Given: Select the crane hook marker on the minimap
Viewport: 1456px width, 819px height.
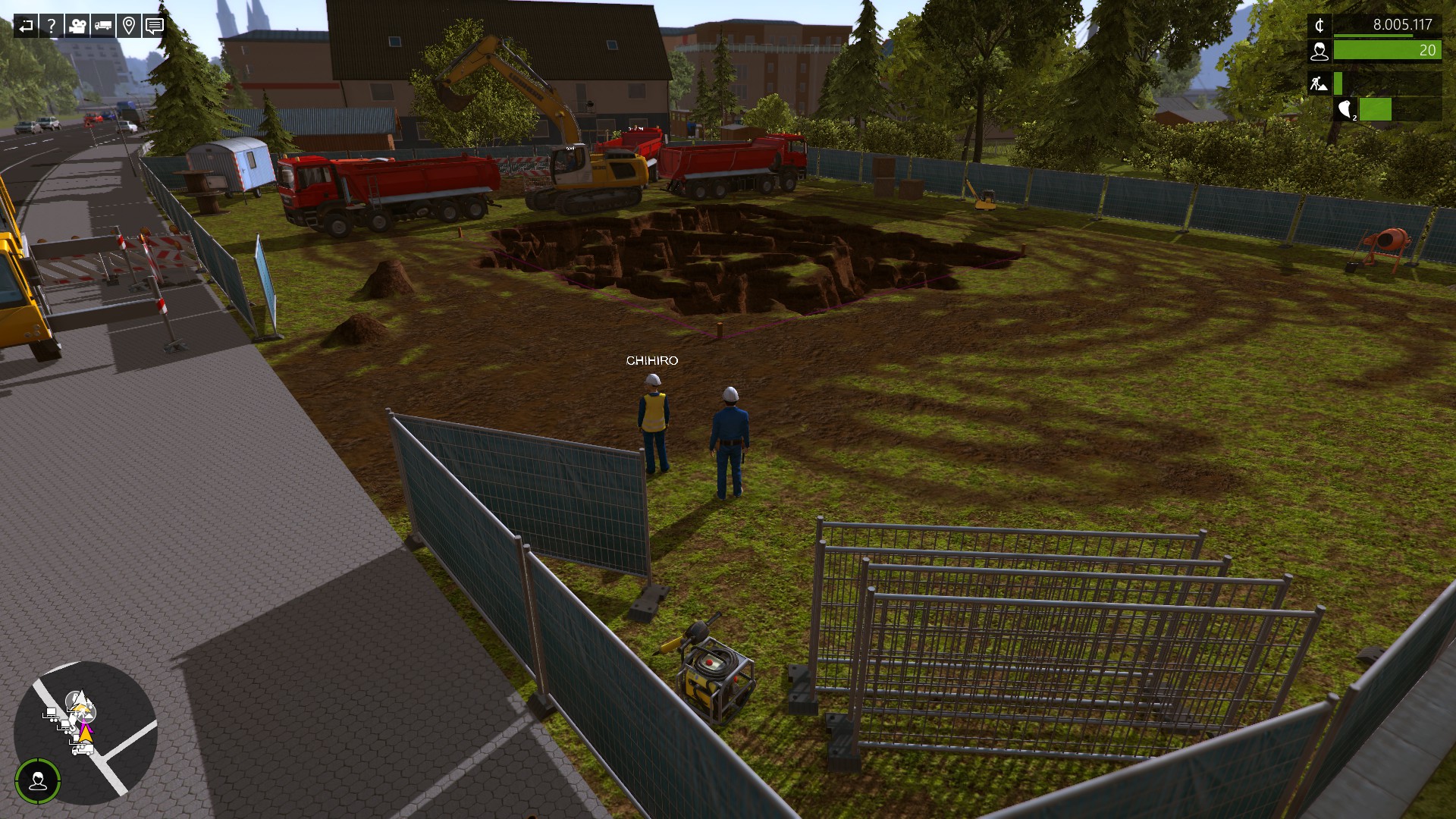Looking at the screenshot, I should pos(73,726).
